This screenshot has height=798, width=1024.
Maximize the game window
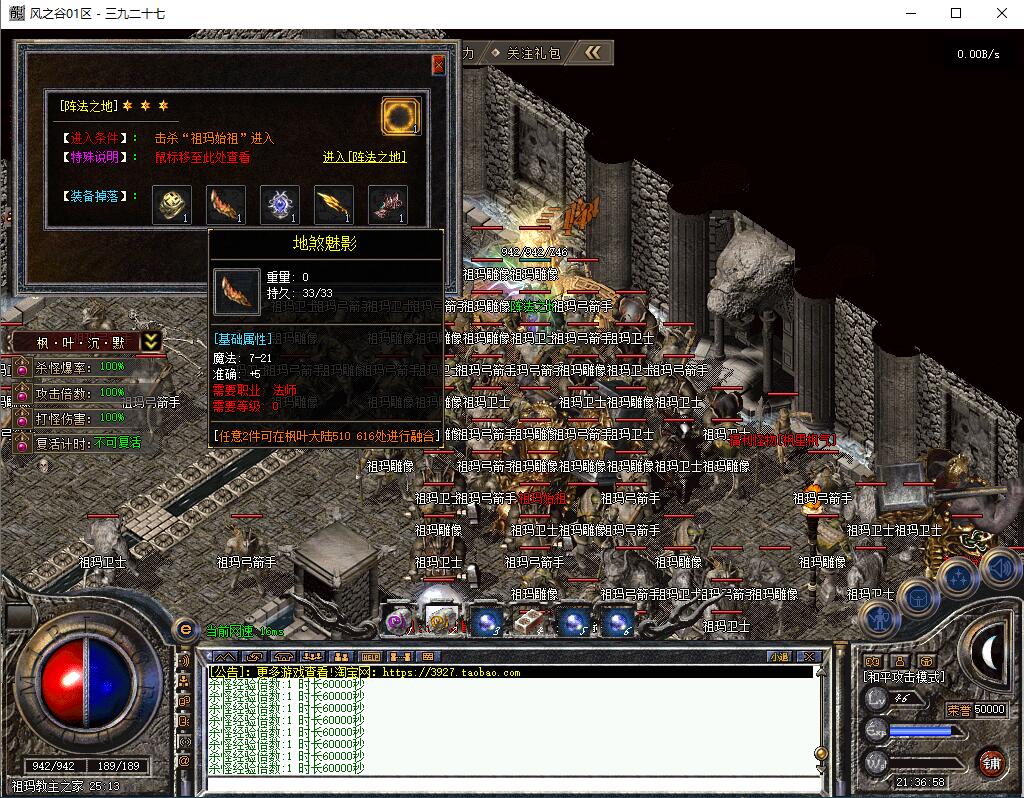(x=956, y=13)
